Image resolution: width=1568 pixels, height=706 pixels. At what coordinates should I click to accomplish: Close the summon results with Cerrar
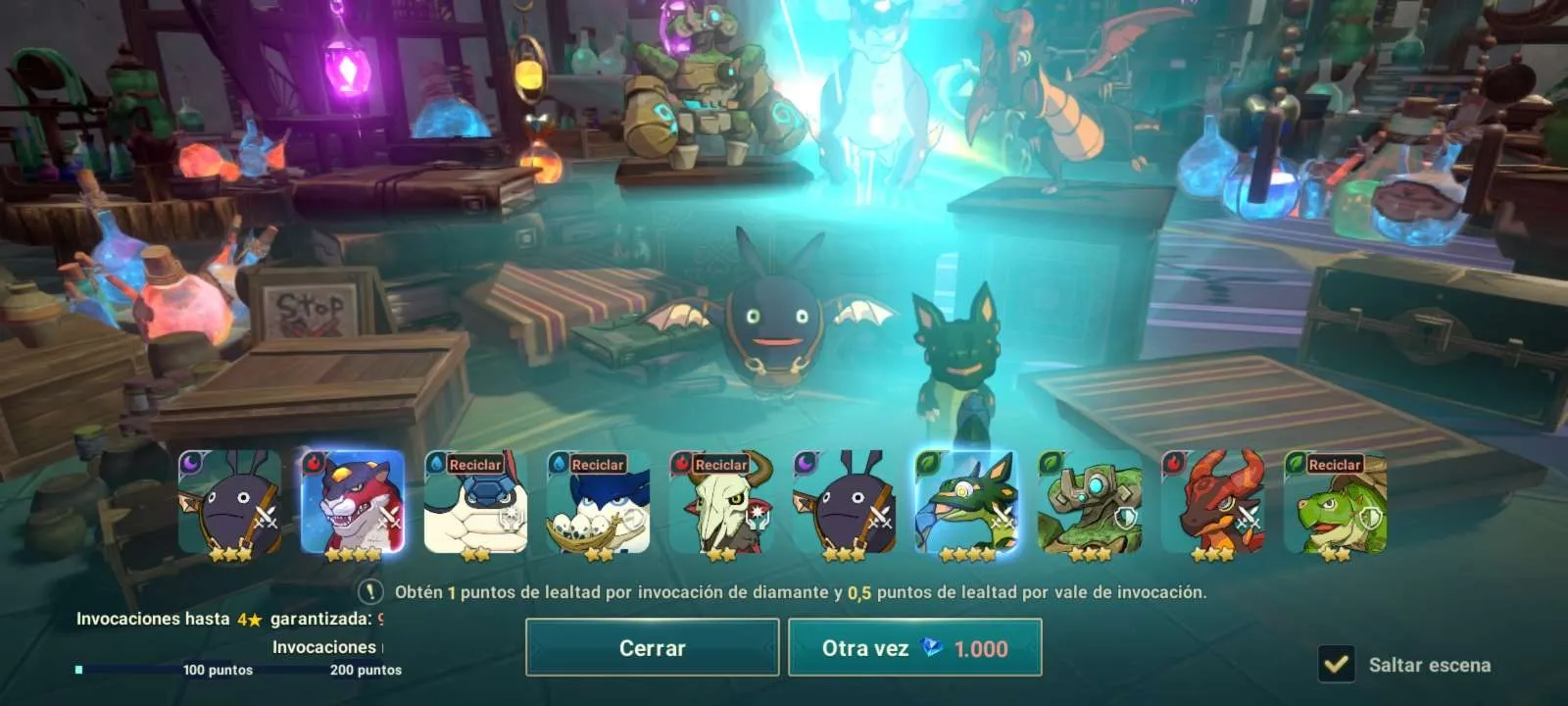click(x=652, y=647)
